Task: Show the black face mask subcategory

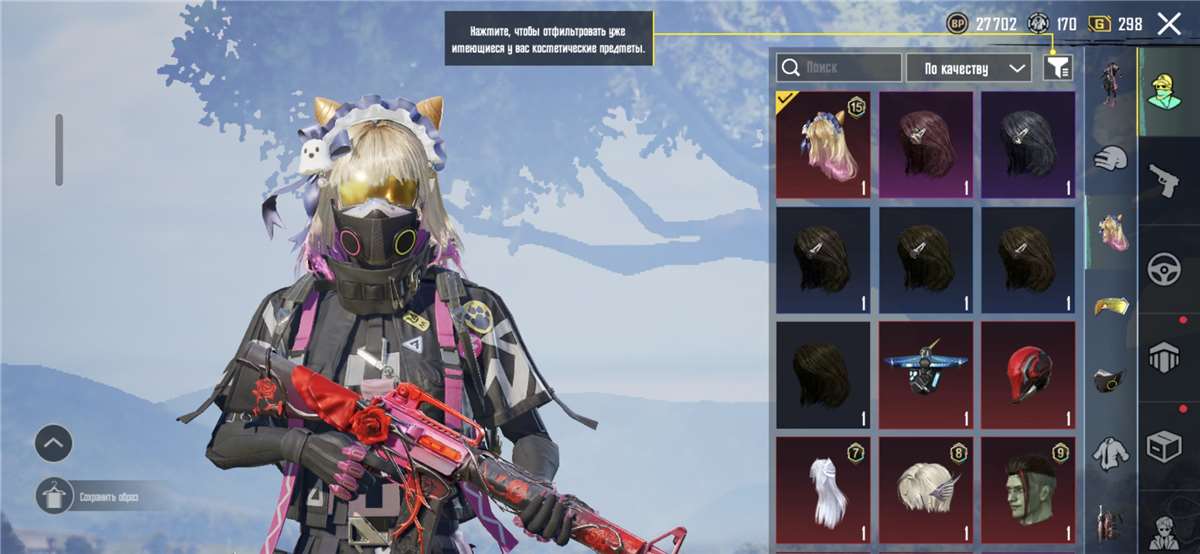Action: pos(1109,381)
